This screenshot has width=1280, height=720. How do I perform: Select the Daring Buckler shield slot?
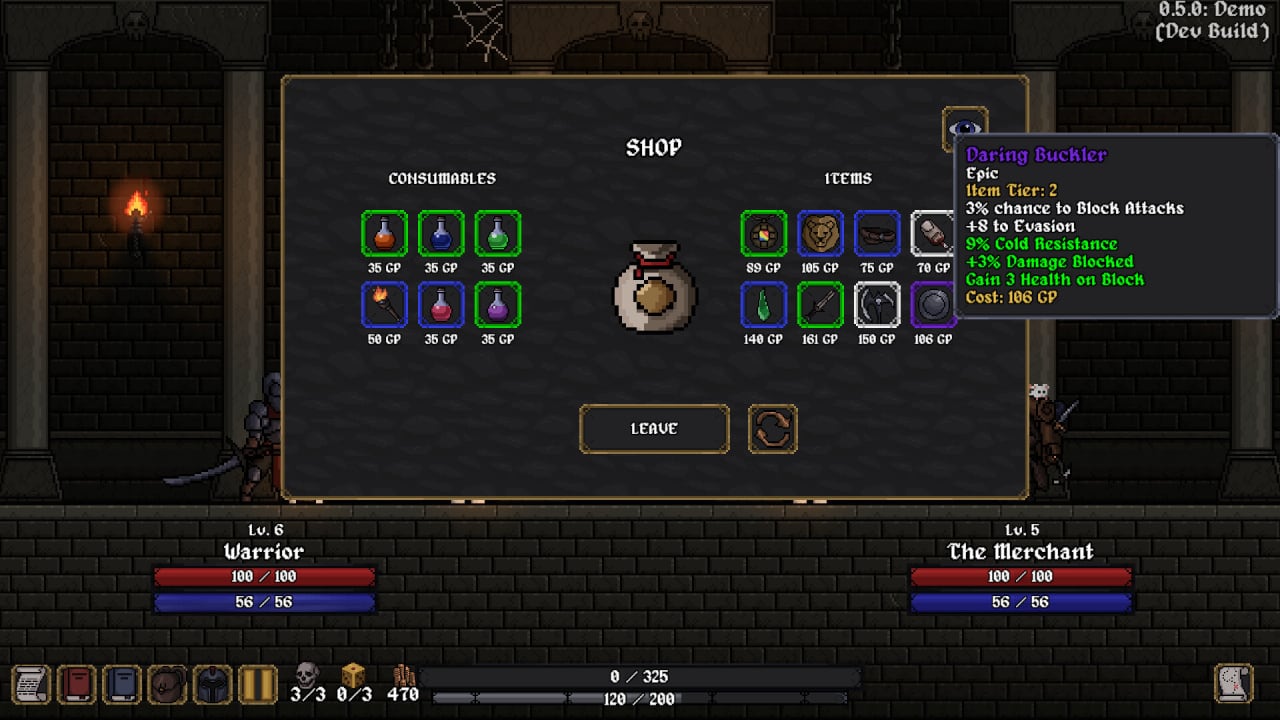933,305
